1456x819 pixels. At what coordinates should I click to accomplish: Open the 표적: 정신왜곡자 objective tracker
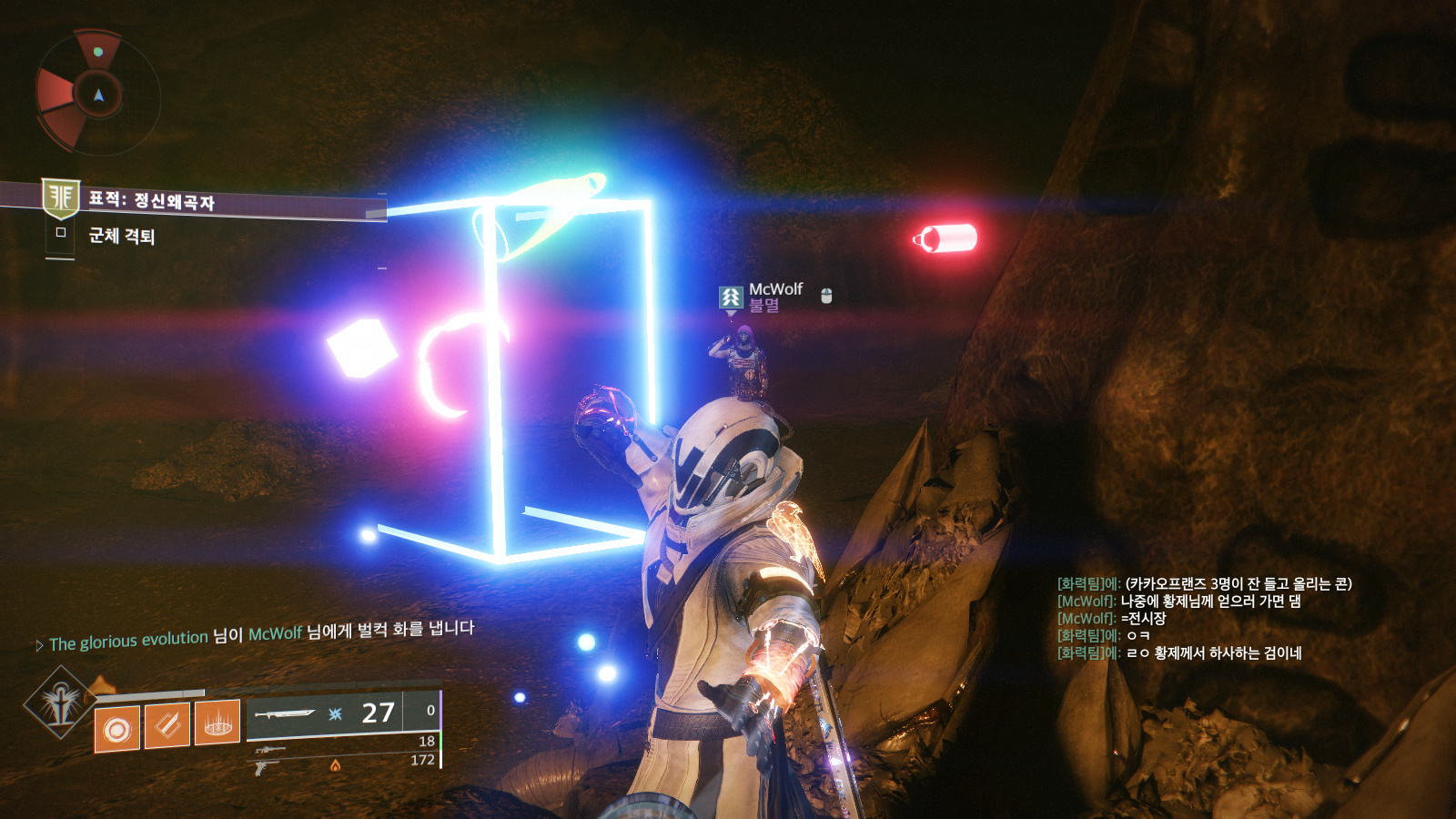pos(151,201)
